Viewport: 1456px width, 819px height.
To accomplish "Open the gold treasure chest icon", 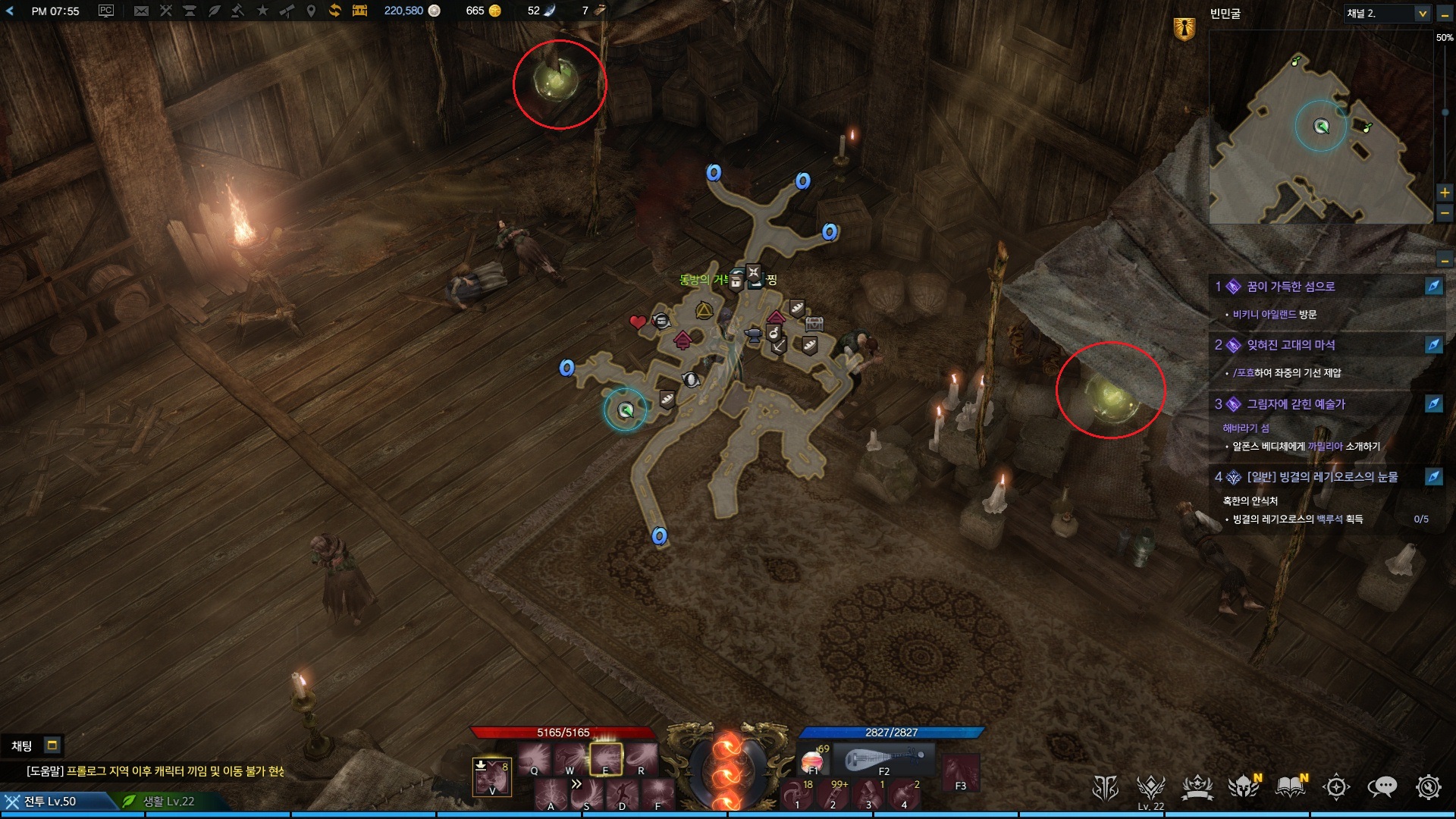I will point(359,11).
